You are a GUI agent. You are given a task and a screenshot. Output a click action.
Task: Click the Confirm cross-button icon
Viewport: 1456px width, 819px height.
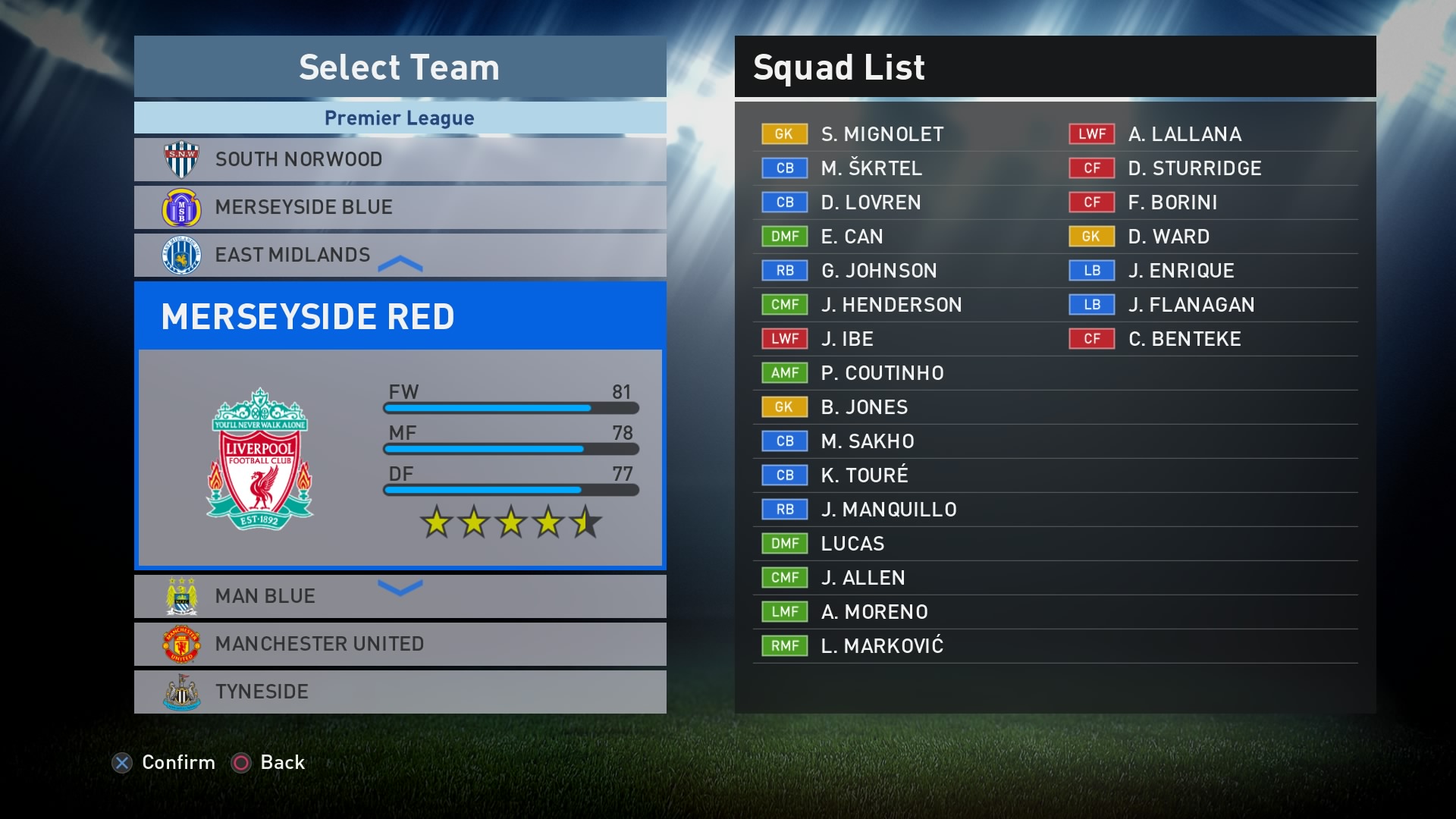[123, 763]
